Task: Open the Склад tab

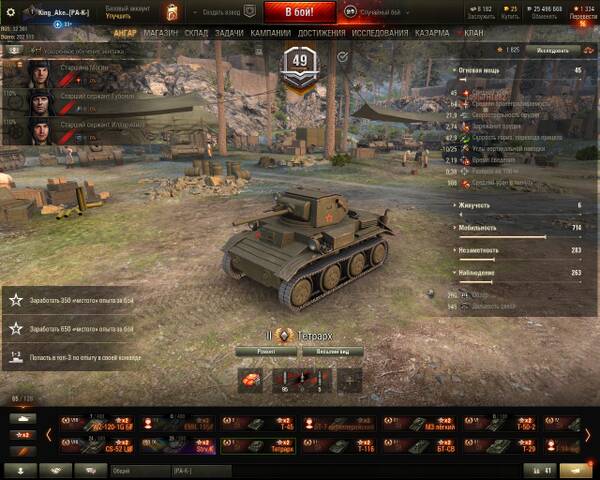Action: click(x=197, y=33)
